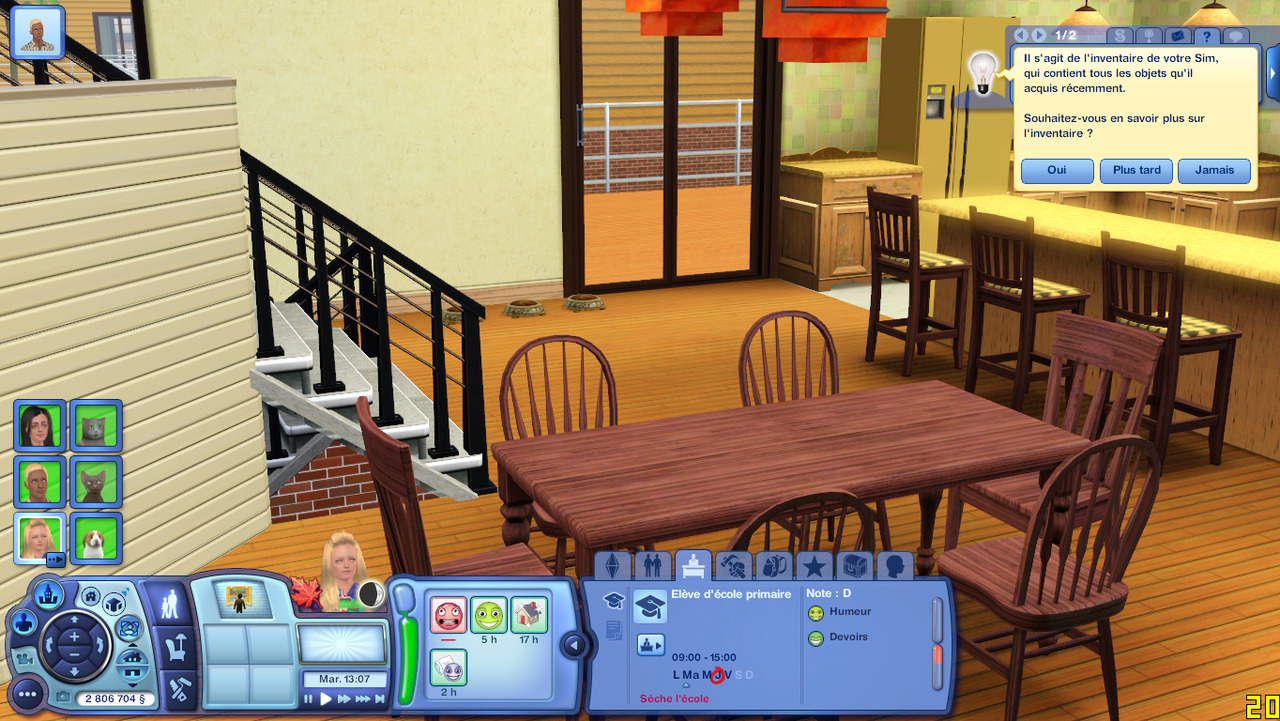Image resolution: width=1280 pixels, height=721 pixels.
Task: Open the star Lifetime Rewards tab
Action: tap(814, 566)
